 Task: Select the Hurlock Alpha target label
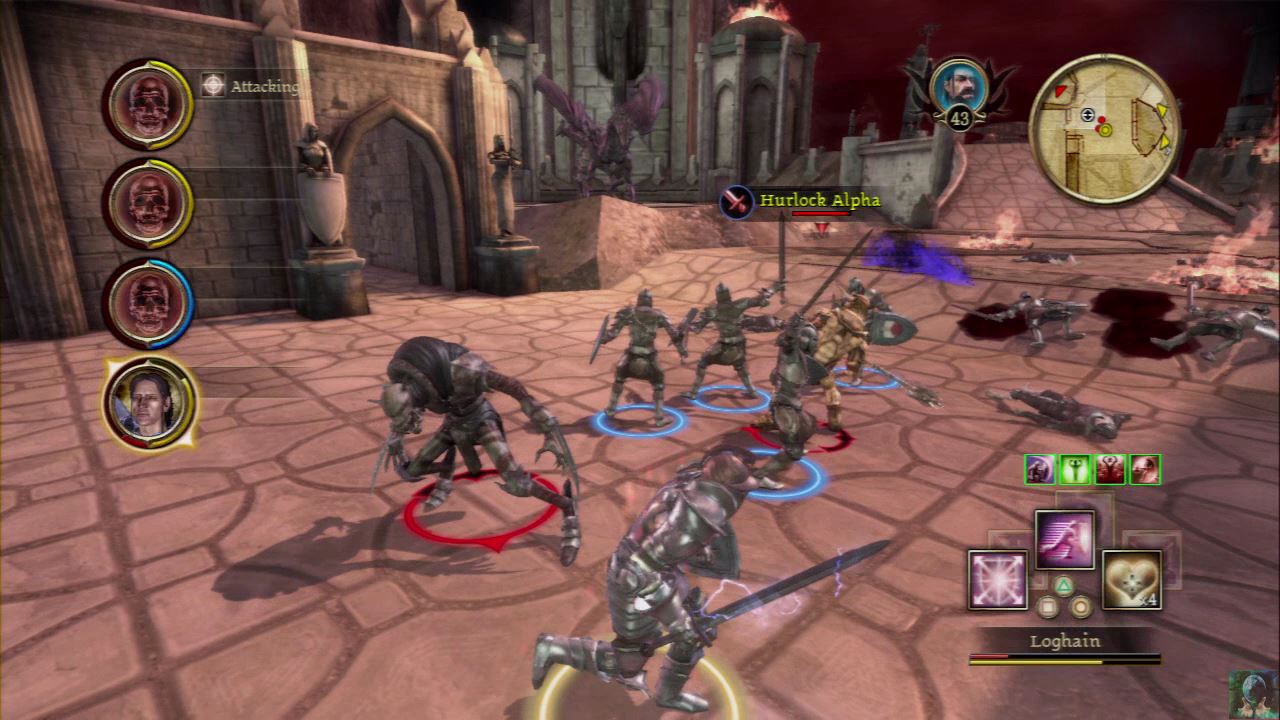coord(819,200)
